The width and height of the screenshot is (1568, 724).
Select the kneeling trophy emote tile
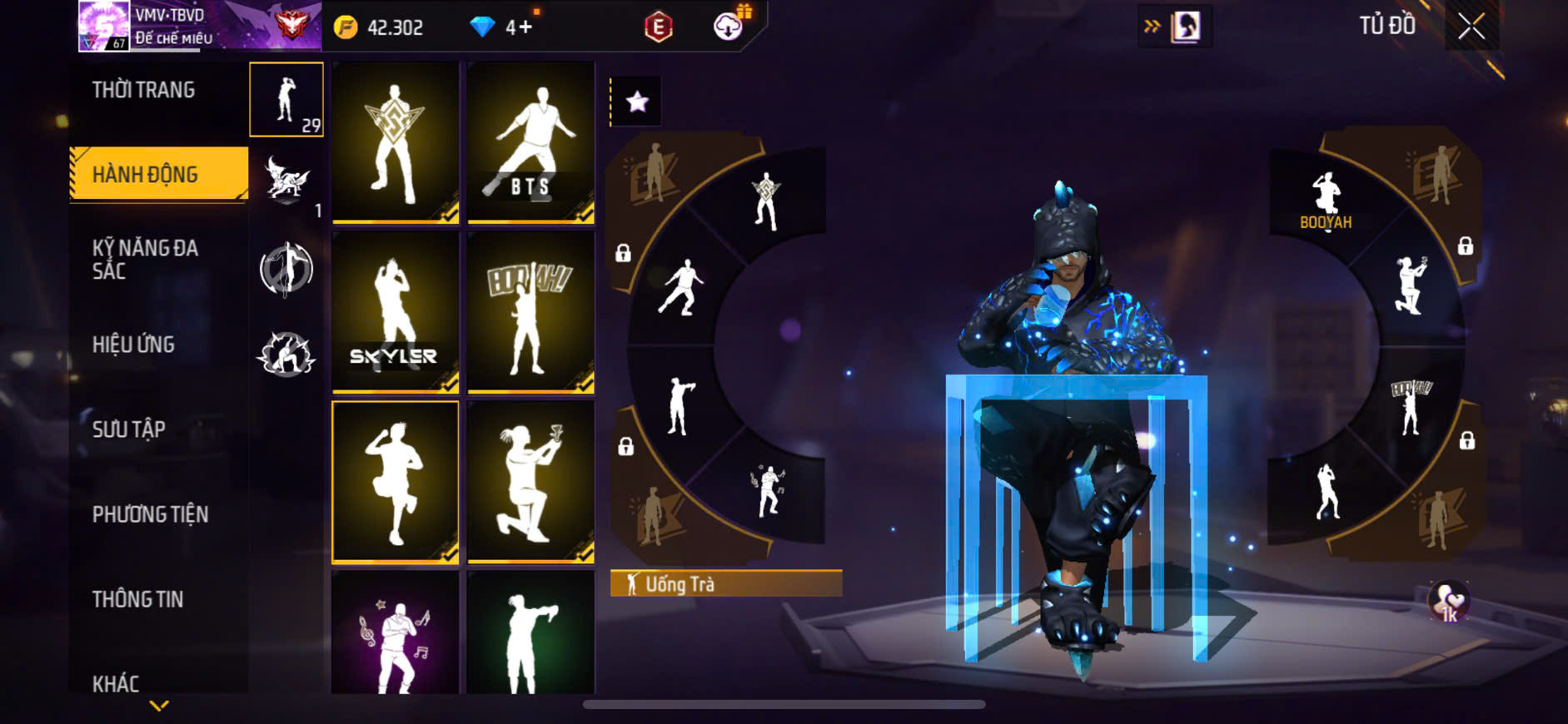coord(530,482)
